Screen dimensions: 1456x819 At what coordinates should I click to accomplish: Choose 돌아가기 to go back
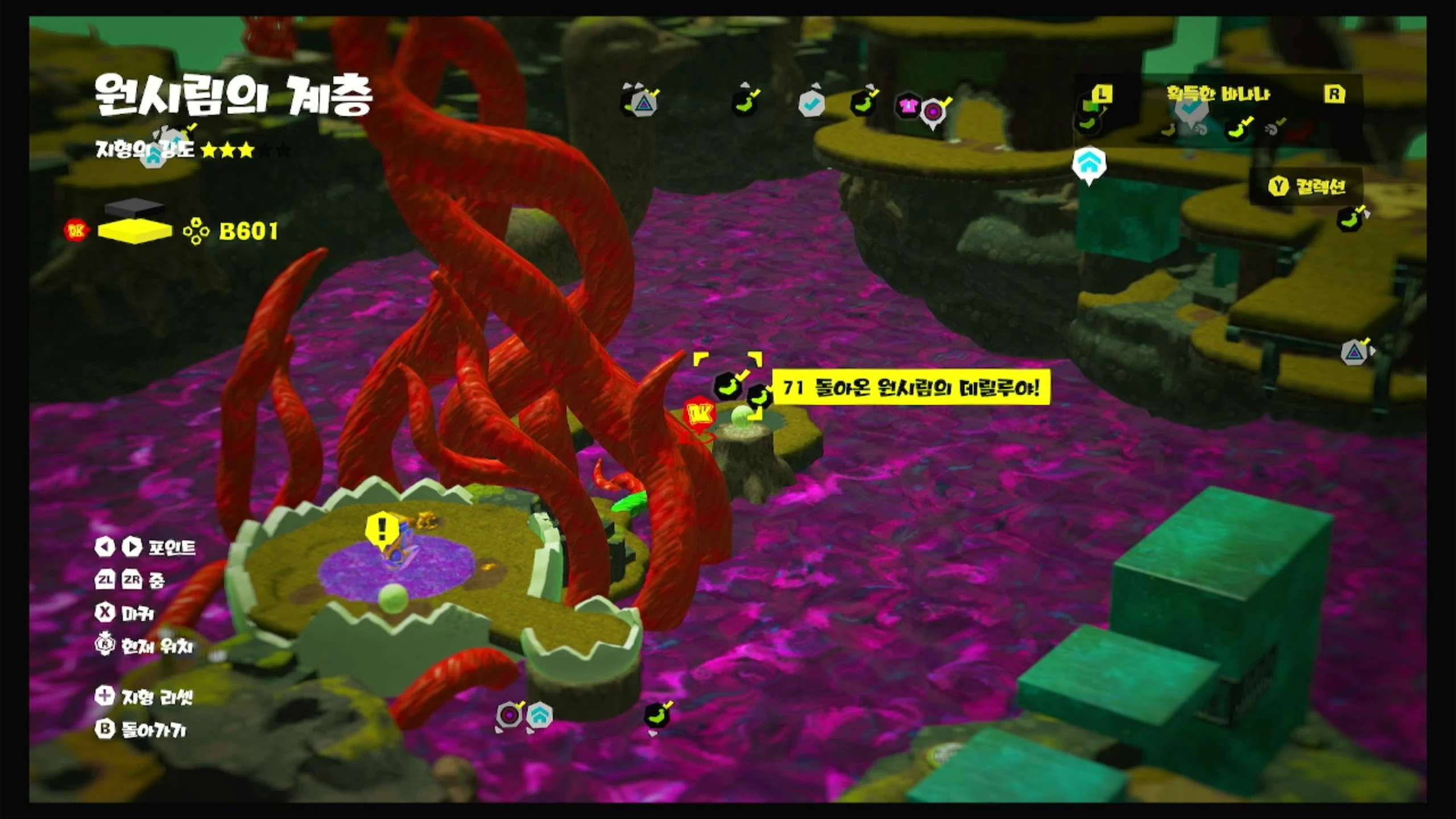click(141, 730)
